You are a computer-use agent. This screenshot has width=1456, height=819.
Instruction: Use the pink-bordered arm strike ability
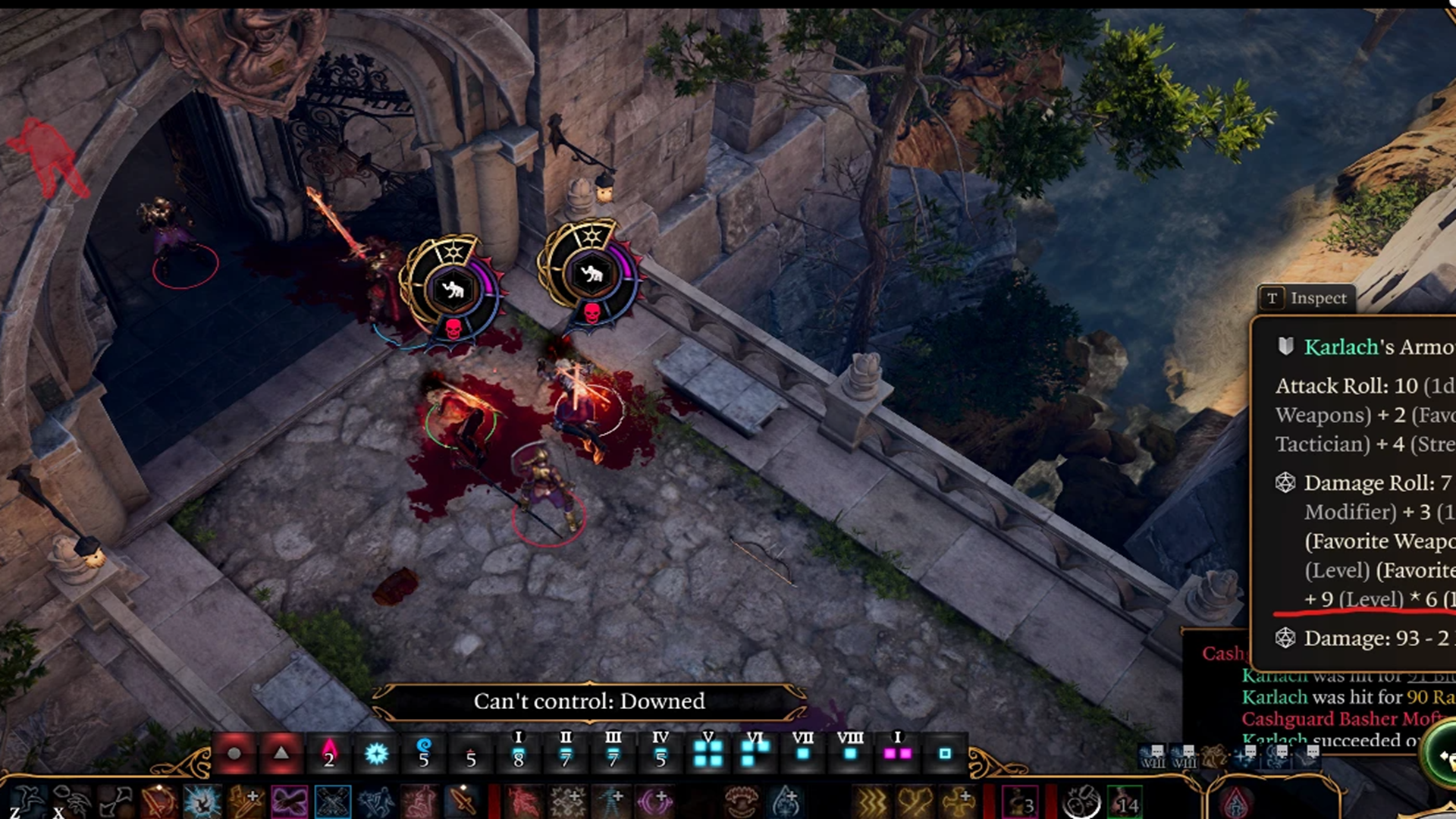[290, 802]
